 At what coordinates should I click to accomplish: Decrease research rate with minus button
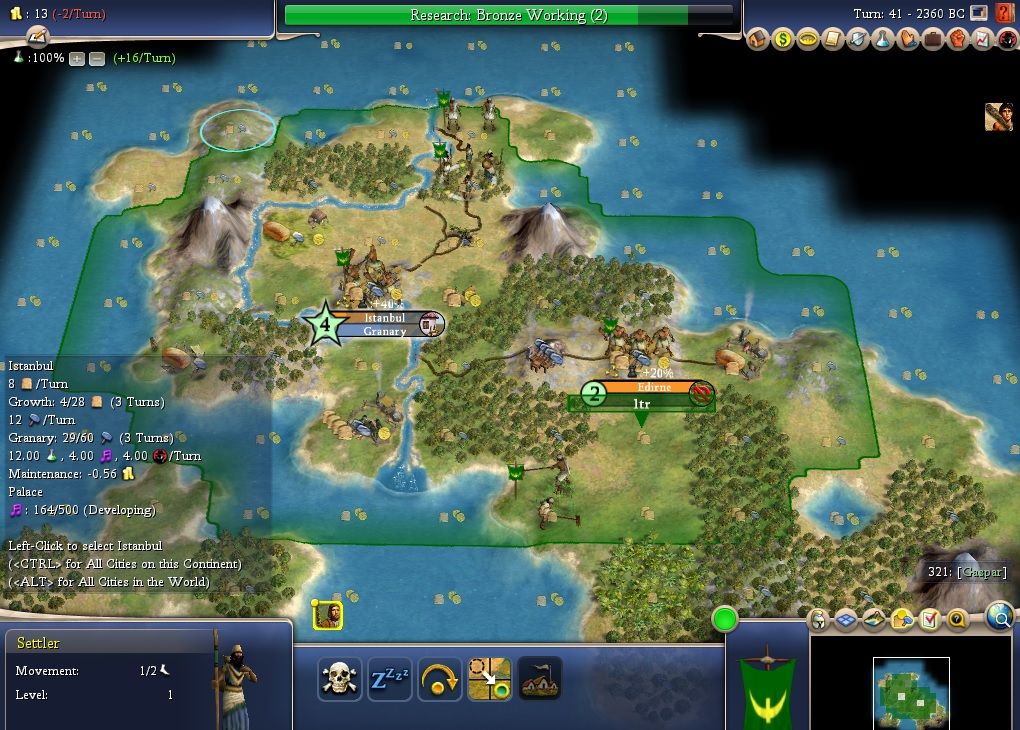pos(97,58)
